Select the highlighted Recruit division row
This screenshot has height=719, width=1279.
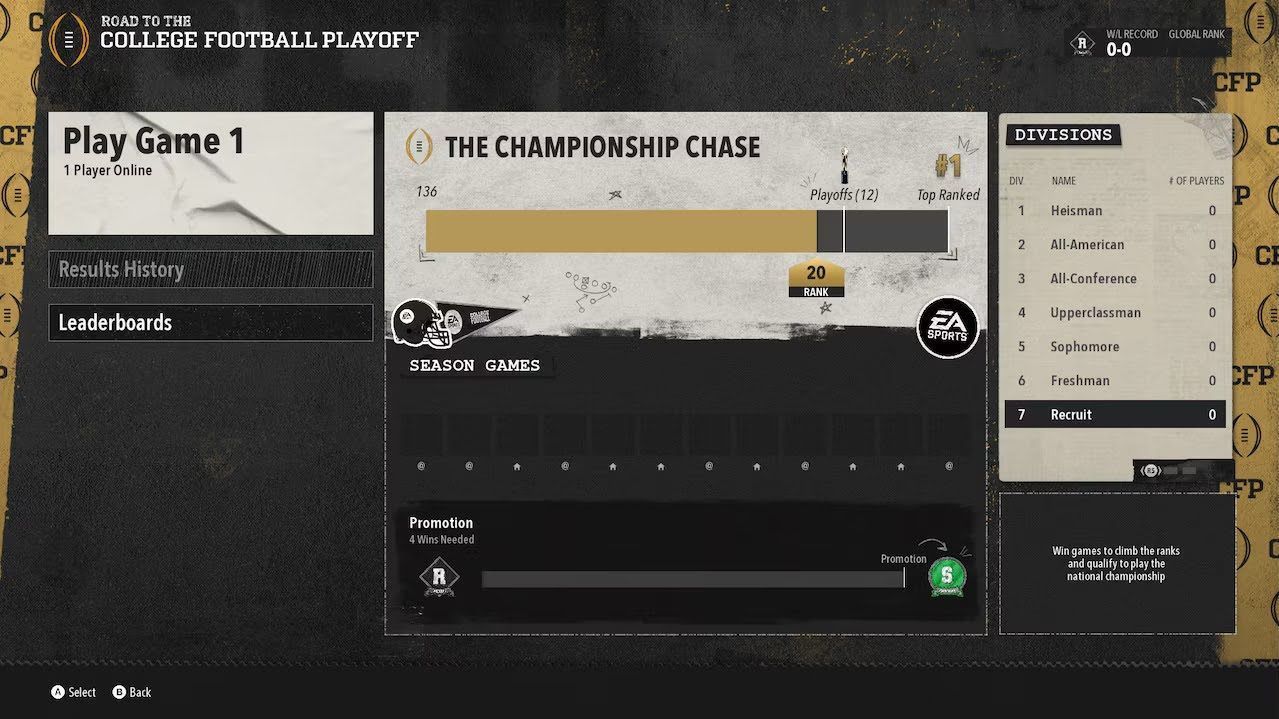click(x=1115, y=415)
